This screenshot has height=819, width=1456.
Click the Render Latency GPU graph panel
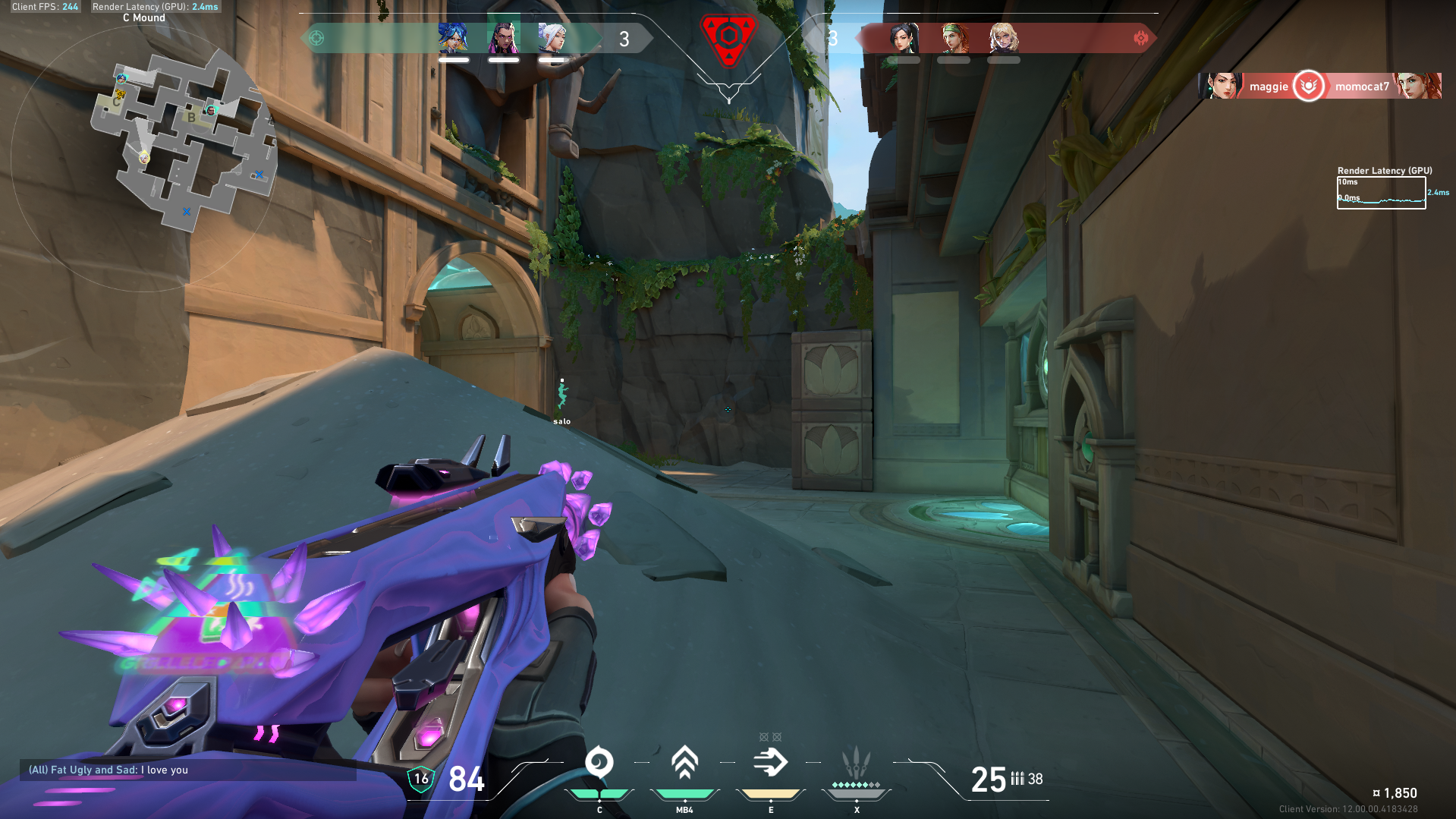pos(1381,194)
